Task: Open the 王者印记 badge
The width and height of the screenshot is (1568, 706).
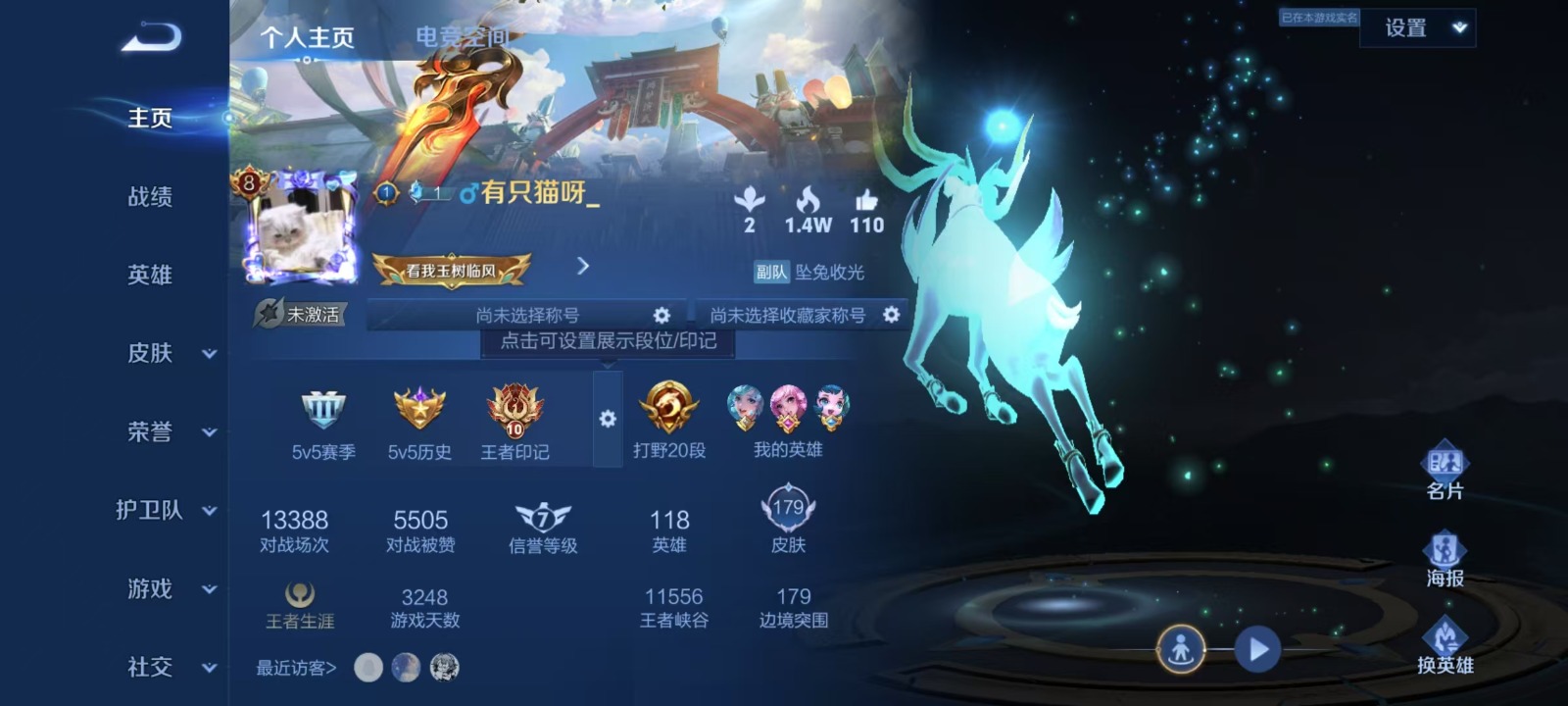Action: (514, 420)
